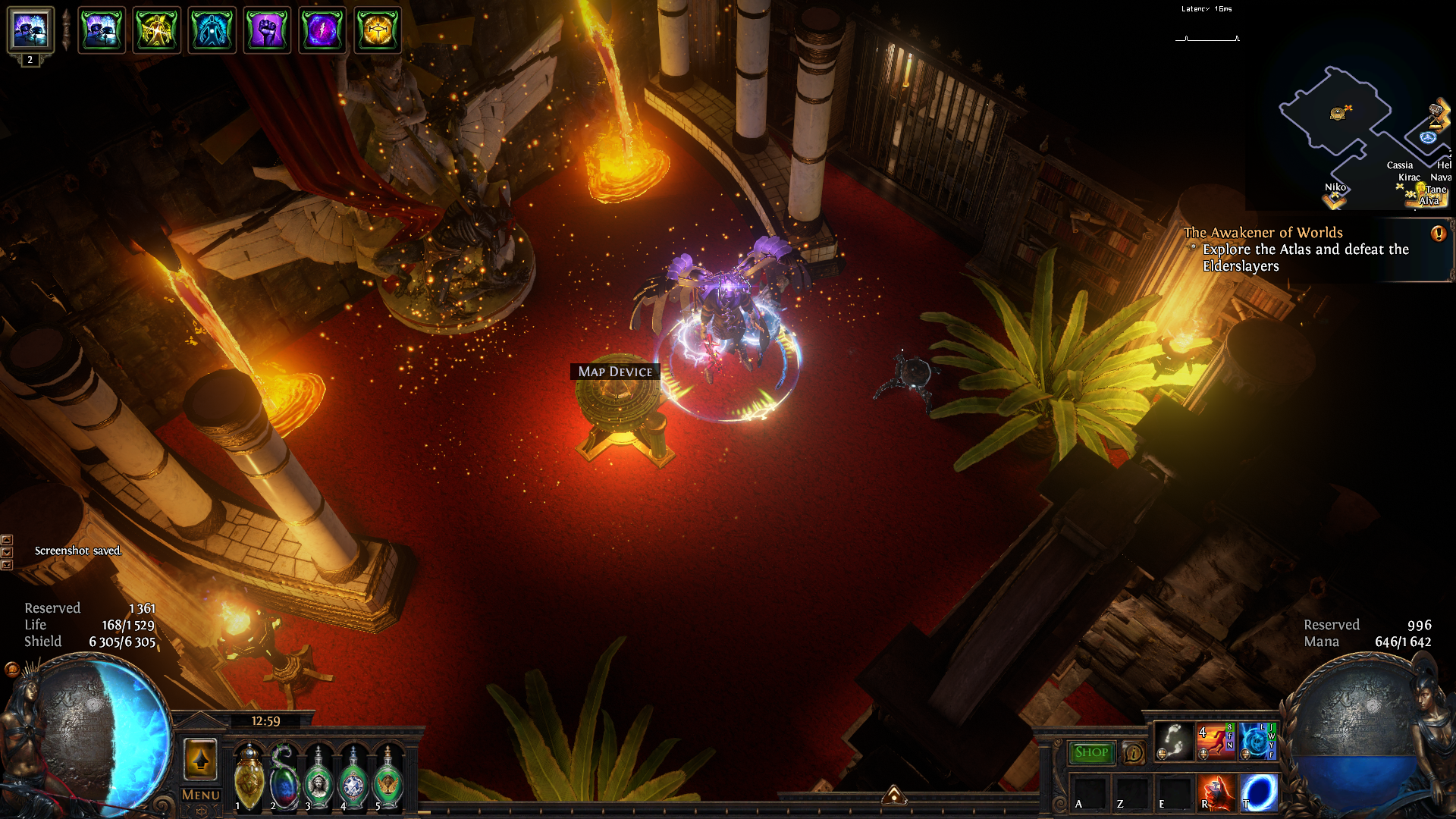Click the quest exclamation mark alert icon

pos(1438,234)
